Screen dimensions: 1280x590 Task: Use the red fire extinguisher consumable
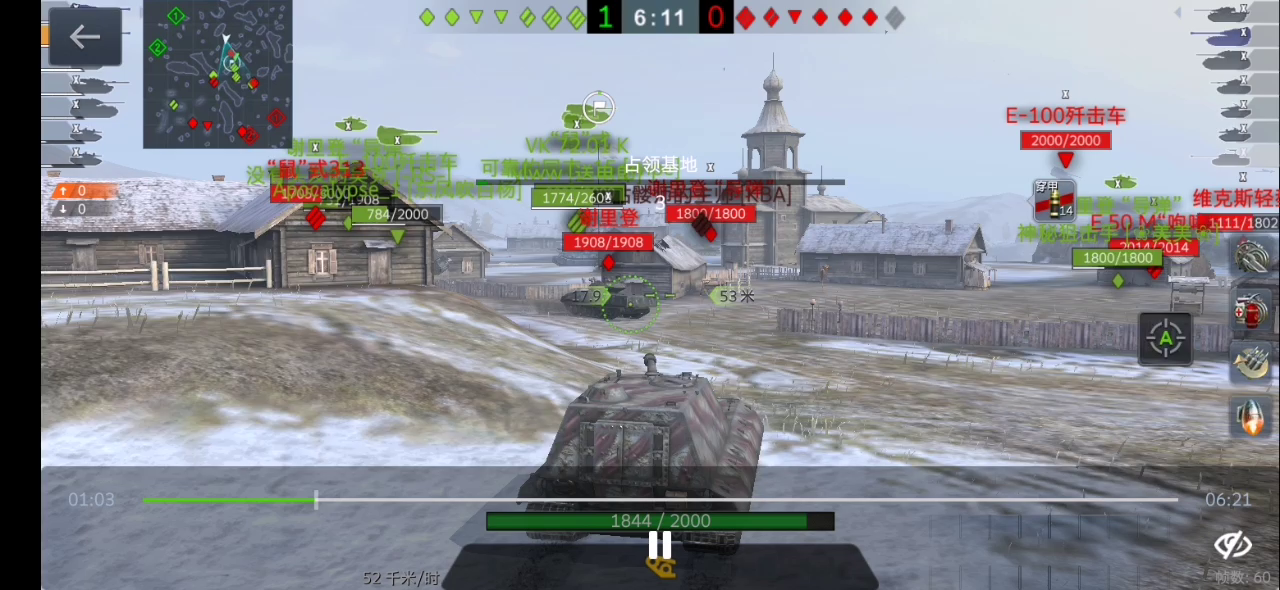(x=1254, y=309)
